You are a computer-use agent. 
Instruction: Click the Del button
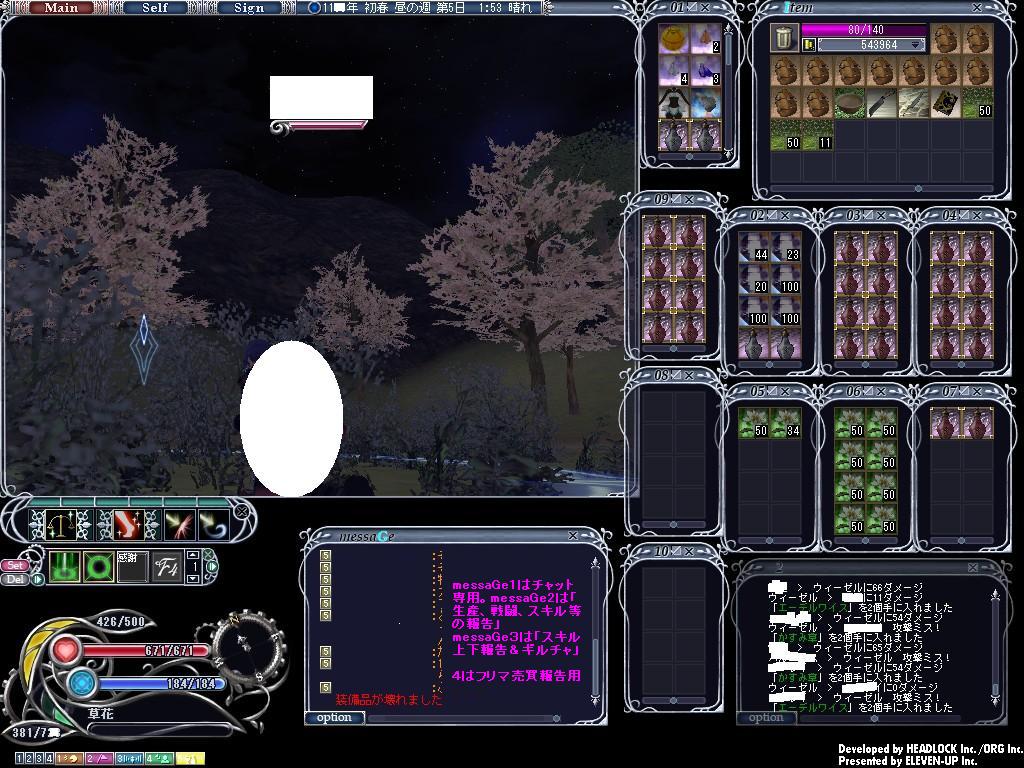pyautogui.click(x=16, y=579)
